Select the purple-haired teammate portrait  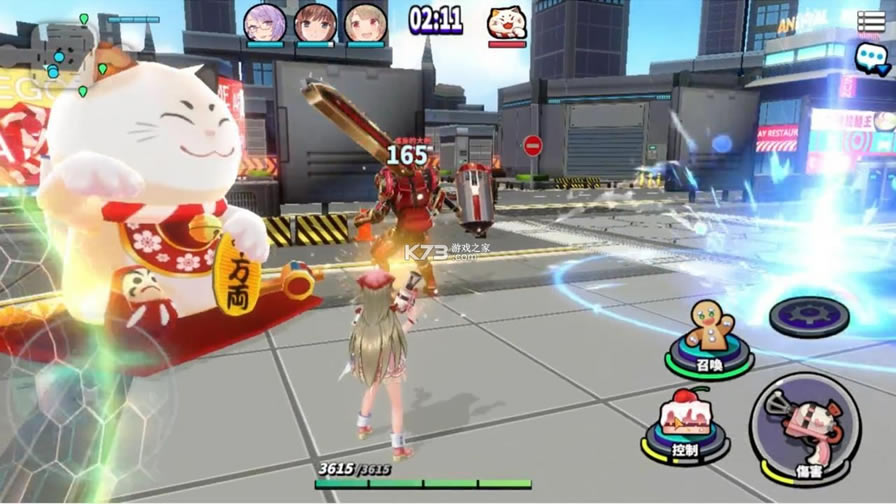(265, 23)
